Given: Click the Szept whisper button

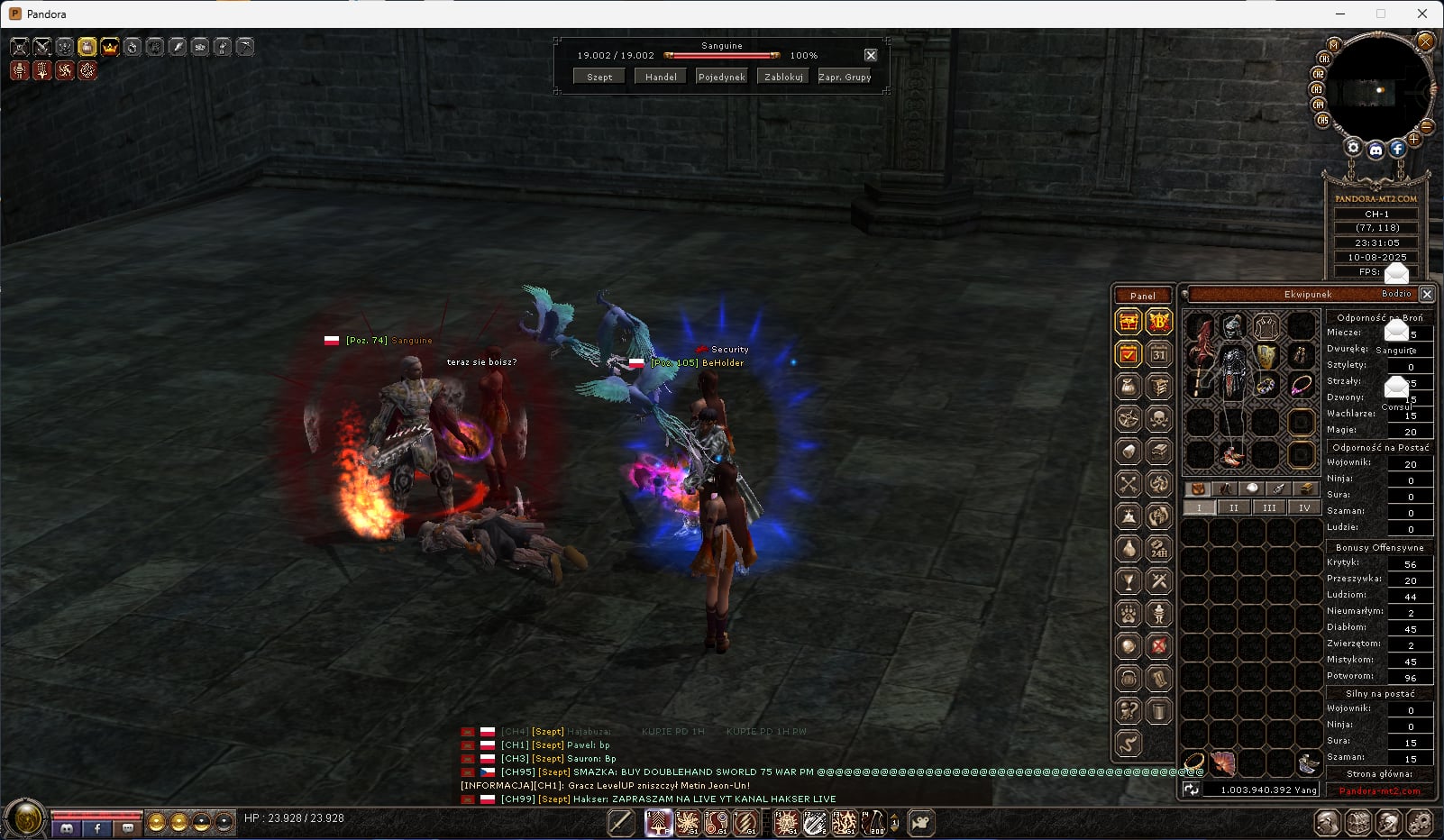Looking at the screenshot, I should coord(599,78).
